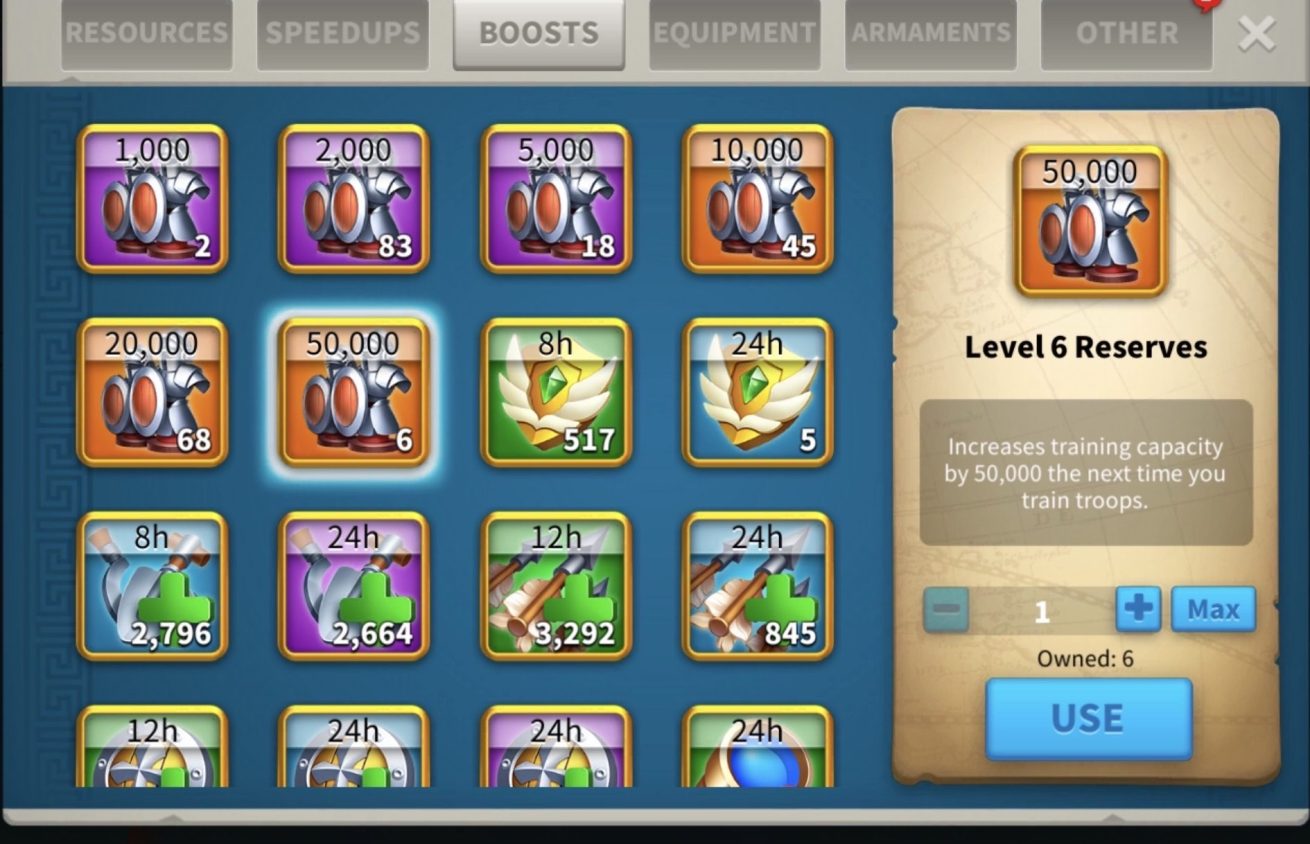Viewport: 1310px width, 844px height.
Task: Choose the 8h blue potion boost
Action: [x=152, y=587]
